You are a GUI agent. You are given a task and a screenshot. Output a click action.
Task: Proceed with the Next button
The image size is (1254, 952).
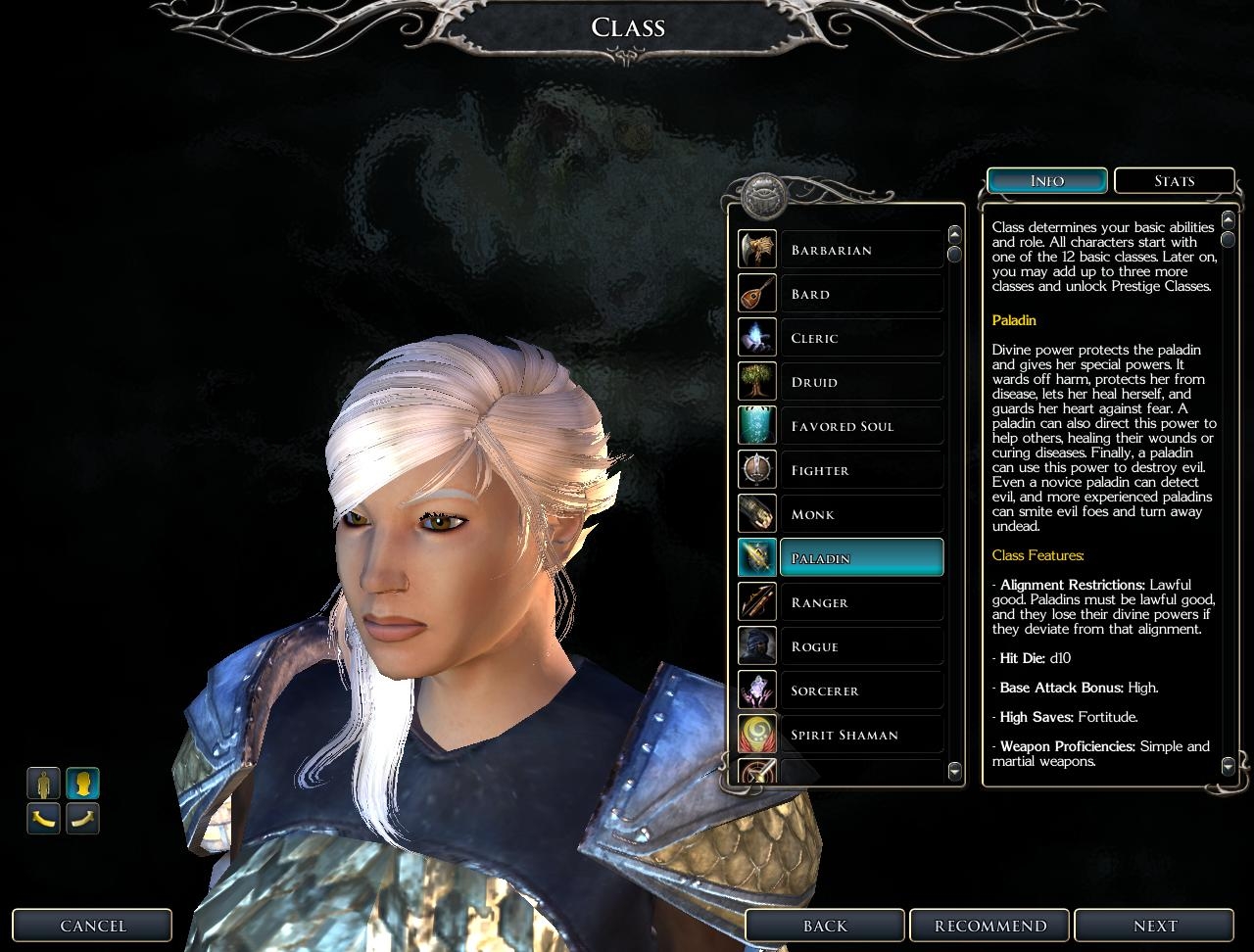coord(1155,926)
